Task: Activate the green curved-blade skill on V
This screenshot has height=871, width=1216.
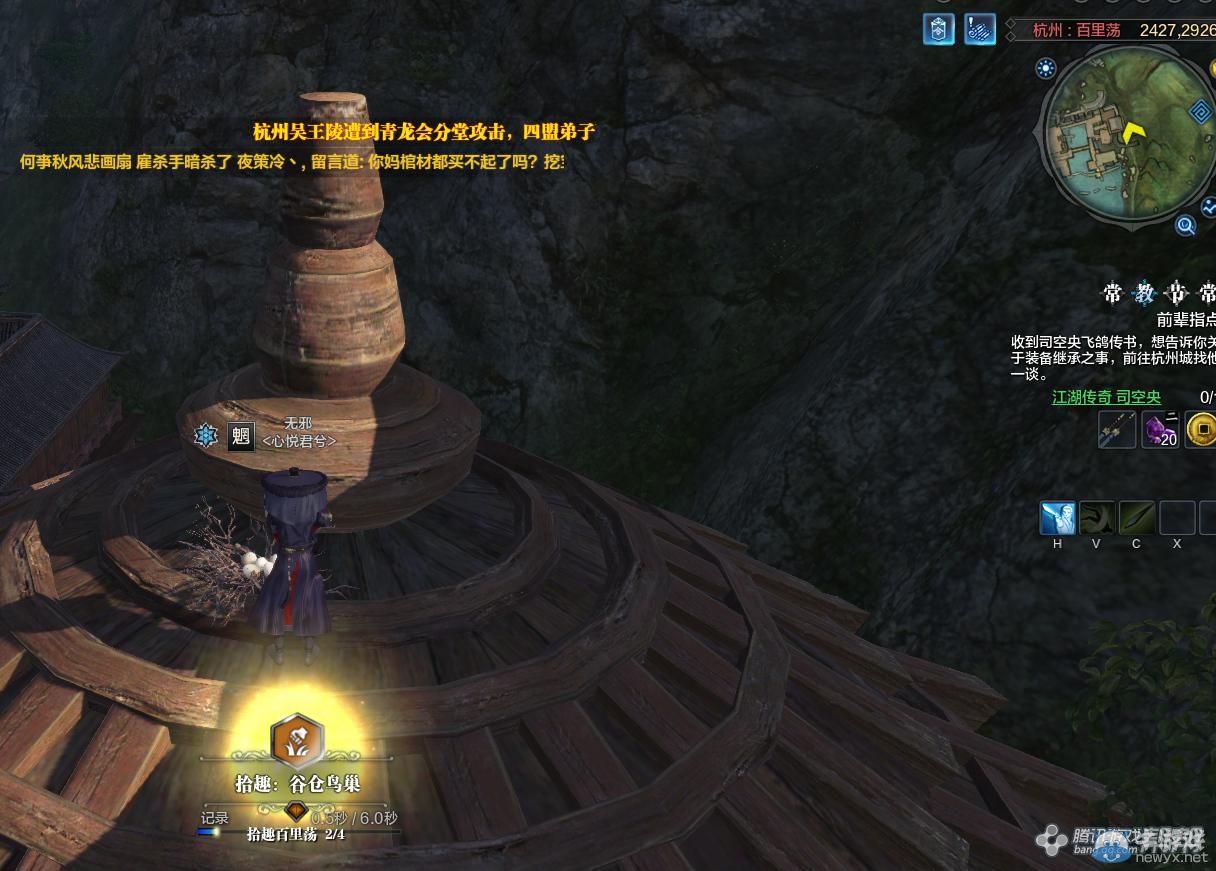Action: (x=1097, y=518)
